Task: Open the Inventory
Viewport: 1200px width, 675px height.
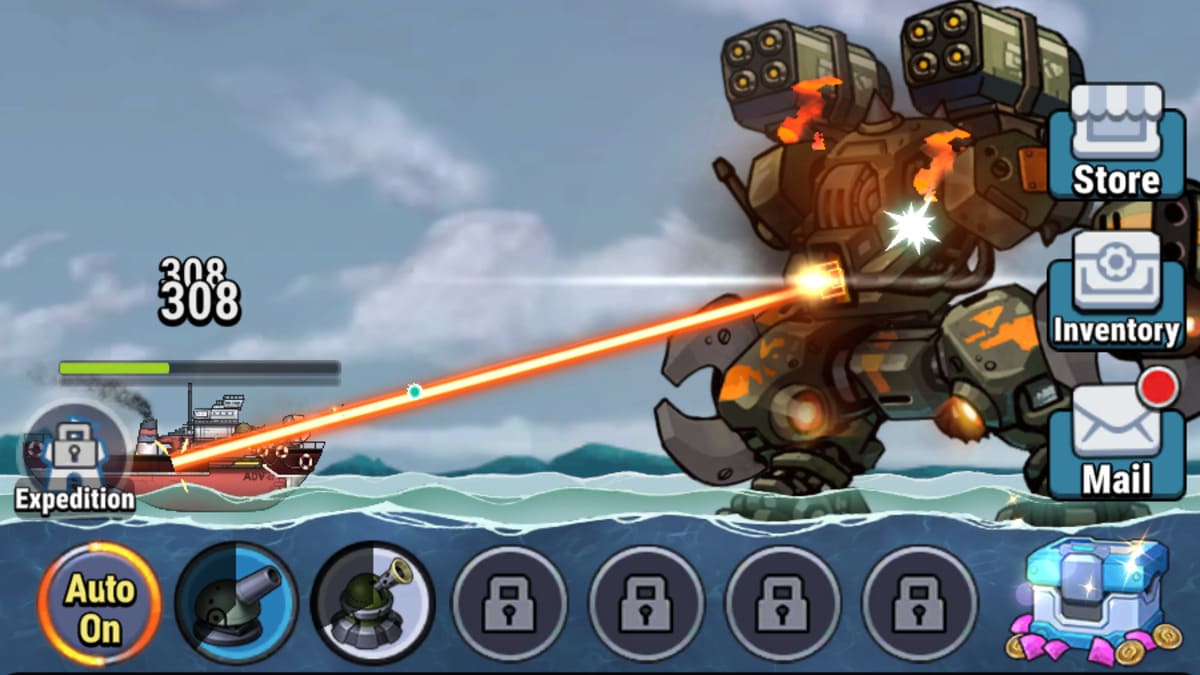Action: [1116, 290]
